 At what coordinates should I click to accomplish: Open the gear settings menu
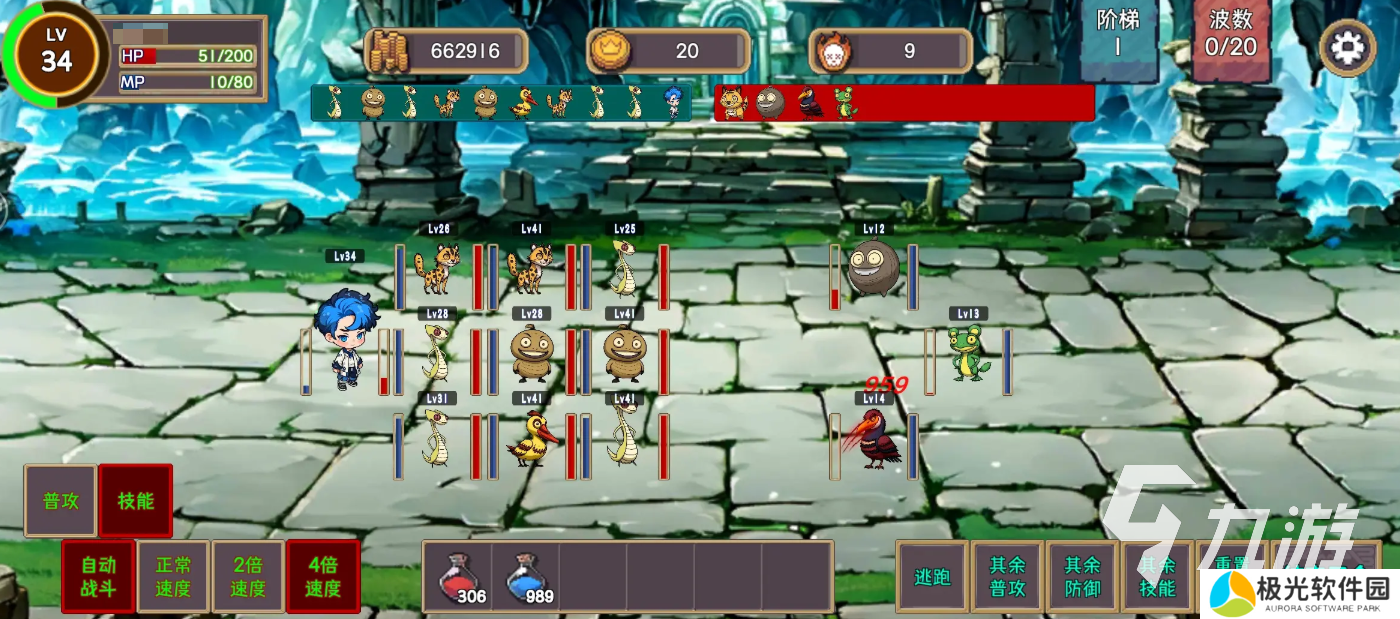tap(1347, 48)
